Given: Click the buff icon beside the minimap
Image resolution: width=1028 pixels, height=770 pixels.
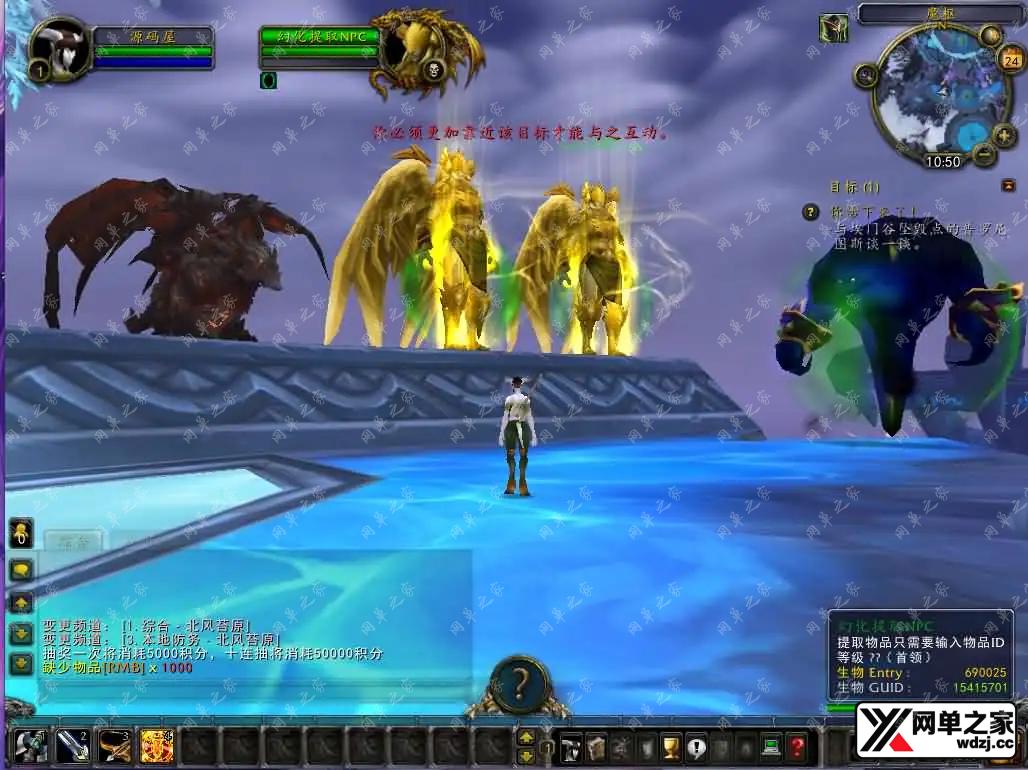Looking at the screenshot, I should [x=833, y=27].
